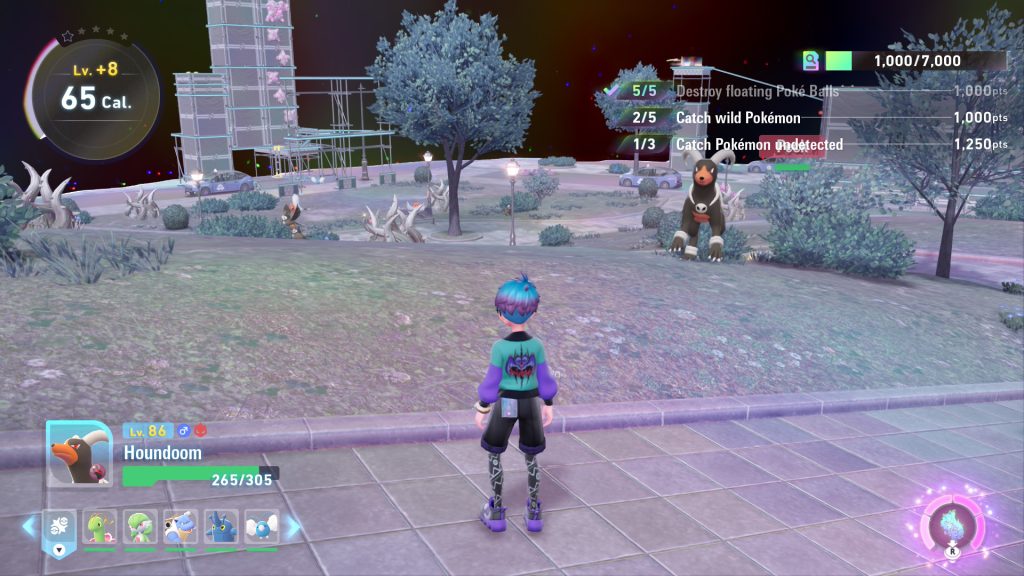1024x576 pixels.
Task: Choose Swablu in the party row
Action: [x=261, y=526]
